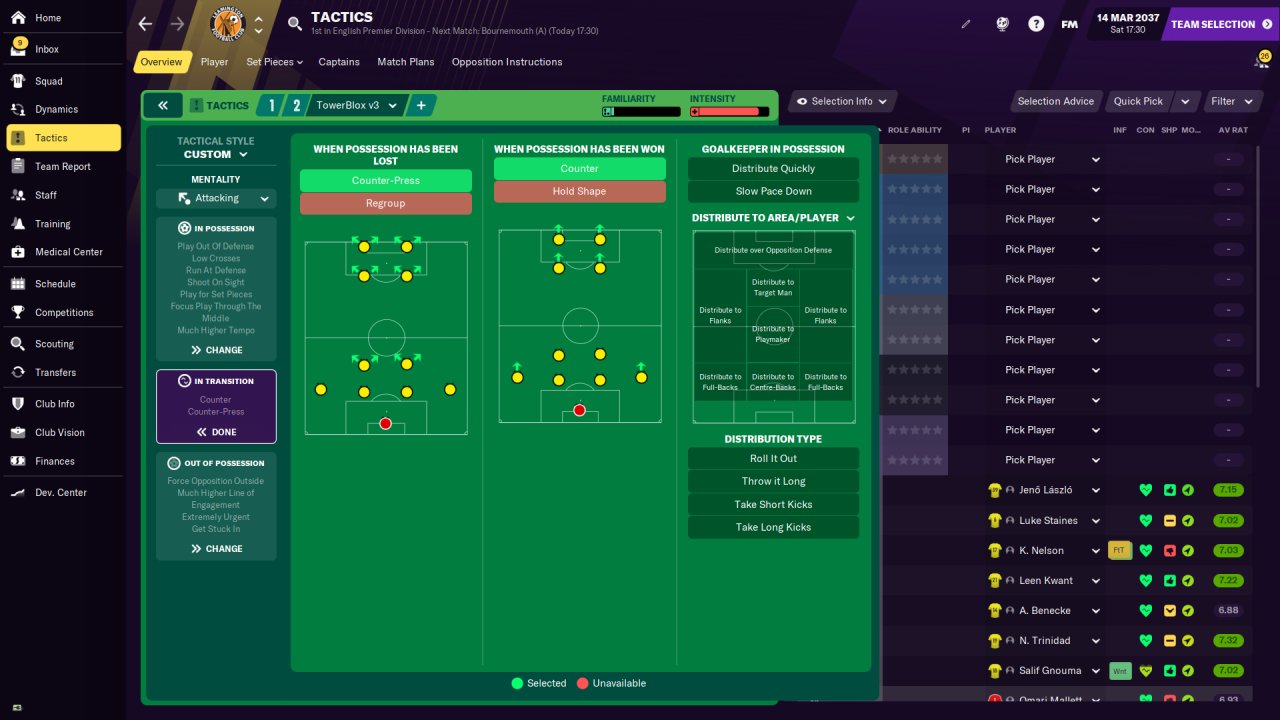Open the Mentality Attacking dropdown
This screenshot has width=1280, height=720.
click(216, 198)
